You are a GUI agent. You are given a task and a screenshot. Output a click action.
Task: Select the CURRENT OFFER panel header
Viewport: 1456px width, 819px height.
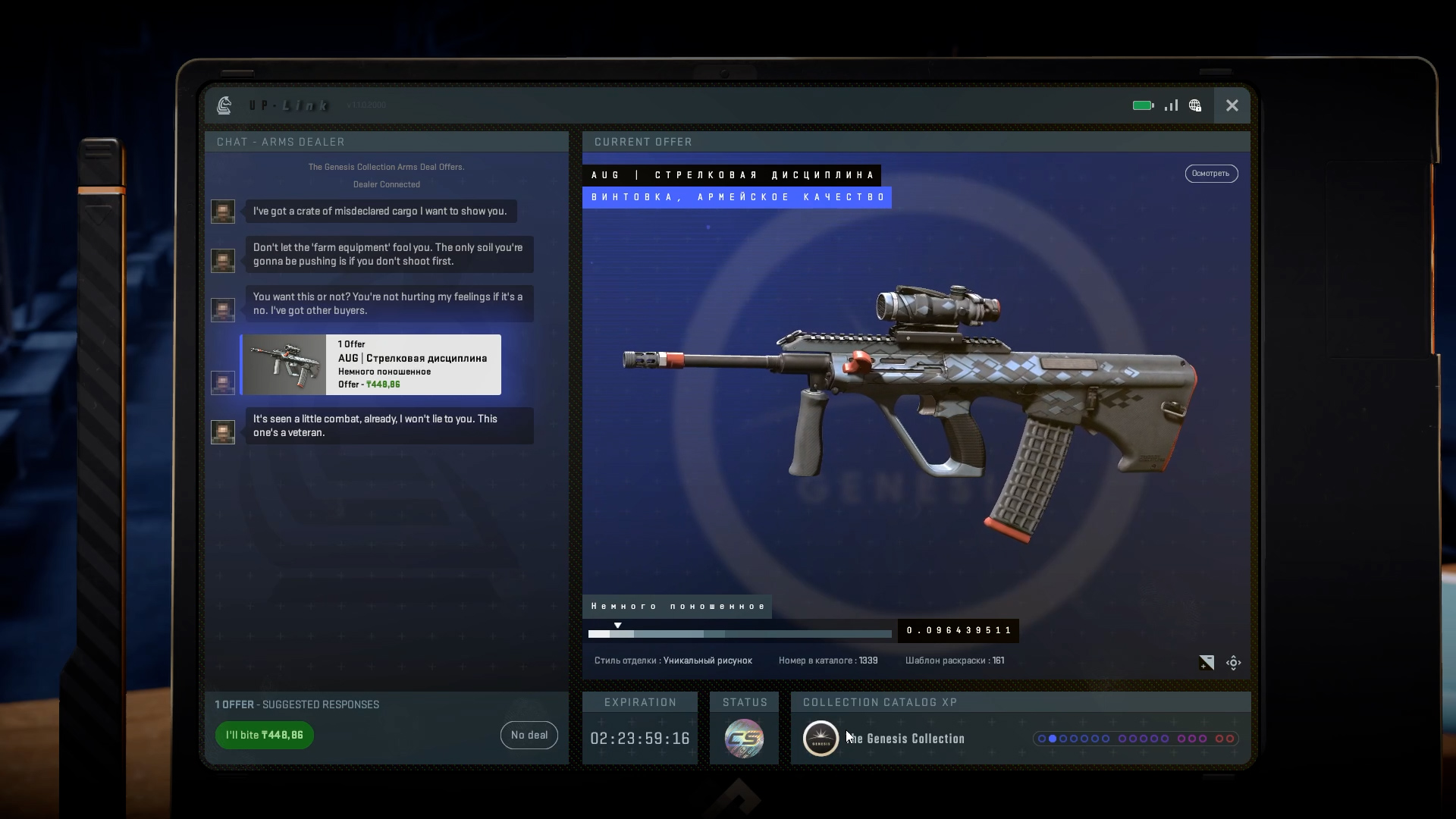[x=643, y=142]
